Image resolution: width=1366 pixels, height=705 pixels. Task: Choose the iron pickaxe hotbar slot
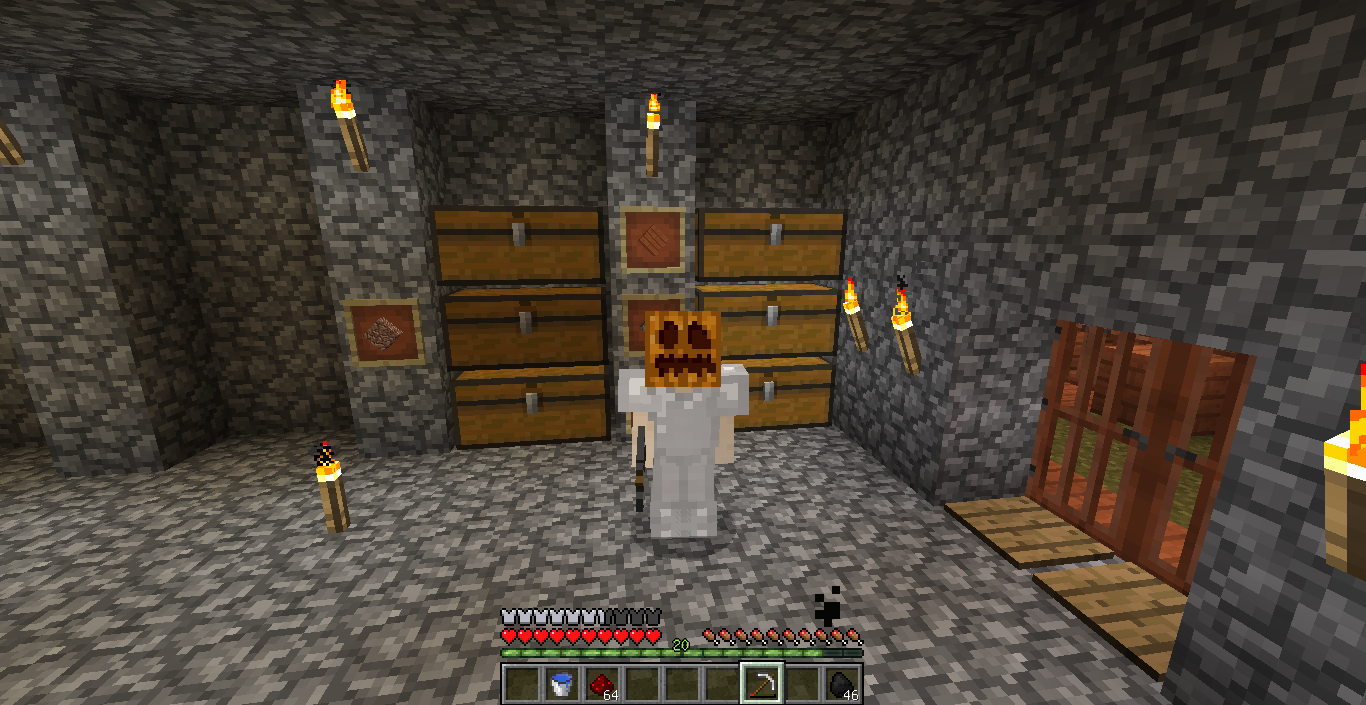click(x=761, y=684)
